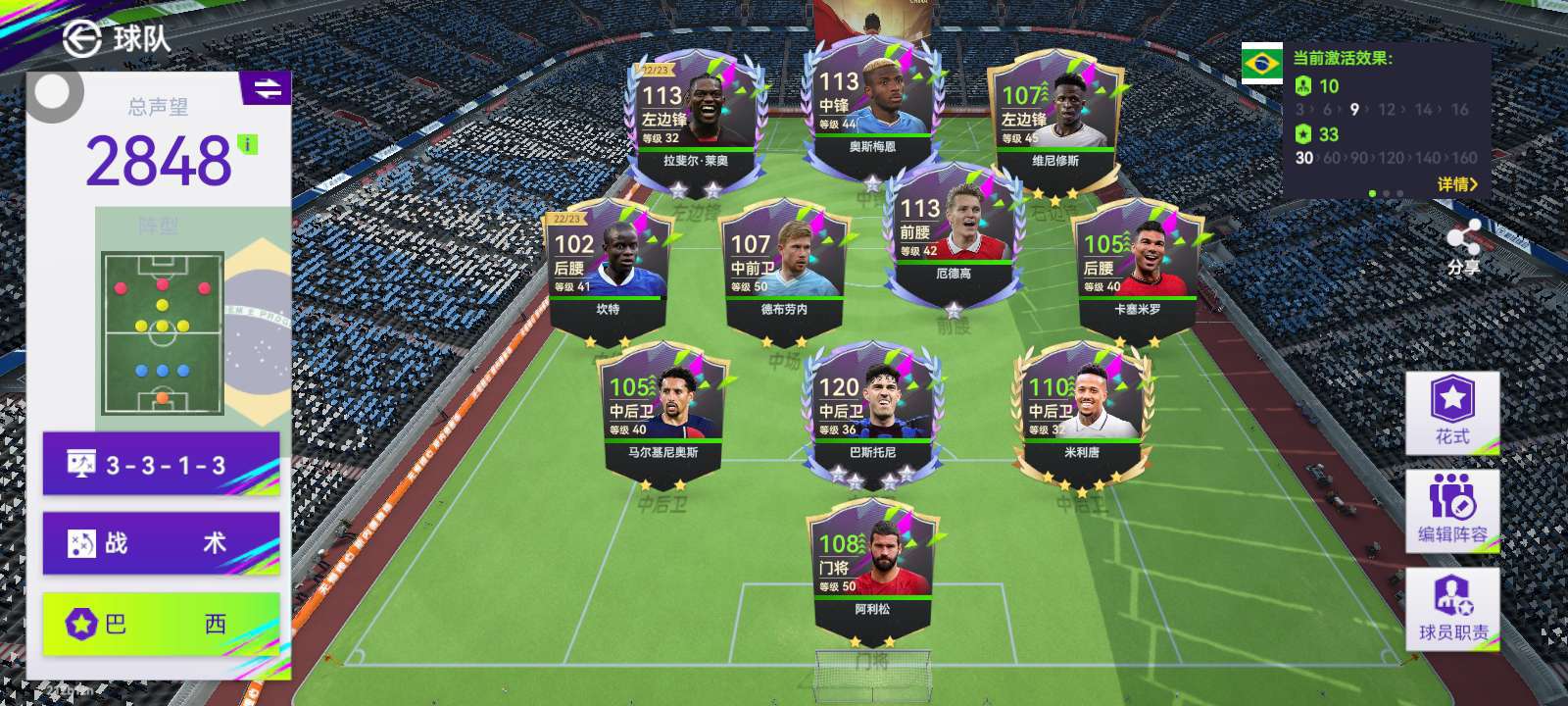Screen dimensions: 1568x706
Task: Select the 巴西 Brazil team button
Action: click(x=162, y=623)
